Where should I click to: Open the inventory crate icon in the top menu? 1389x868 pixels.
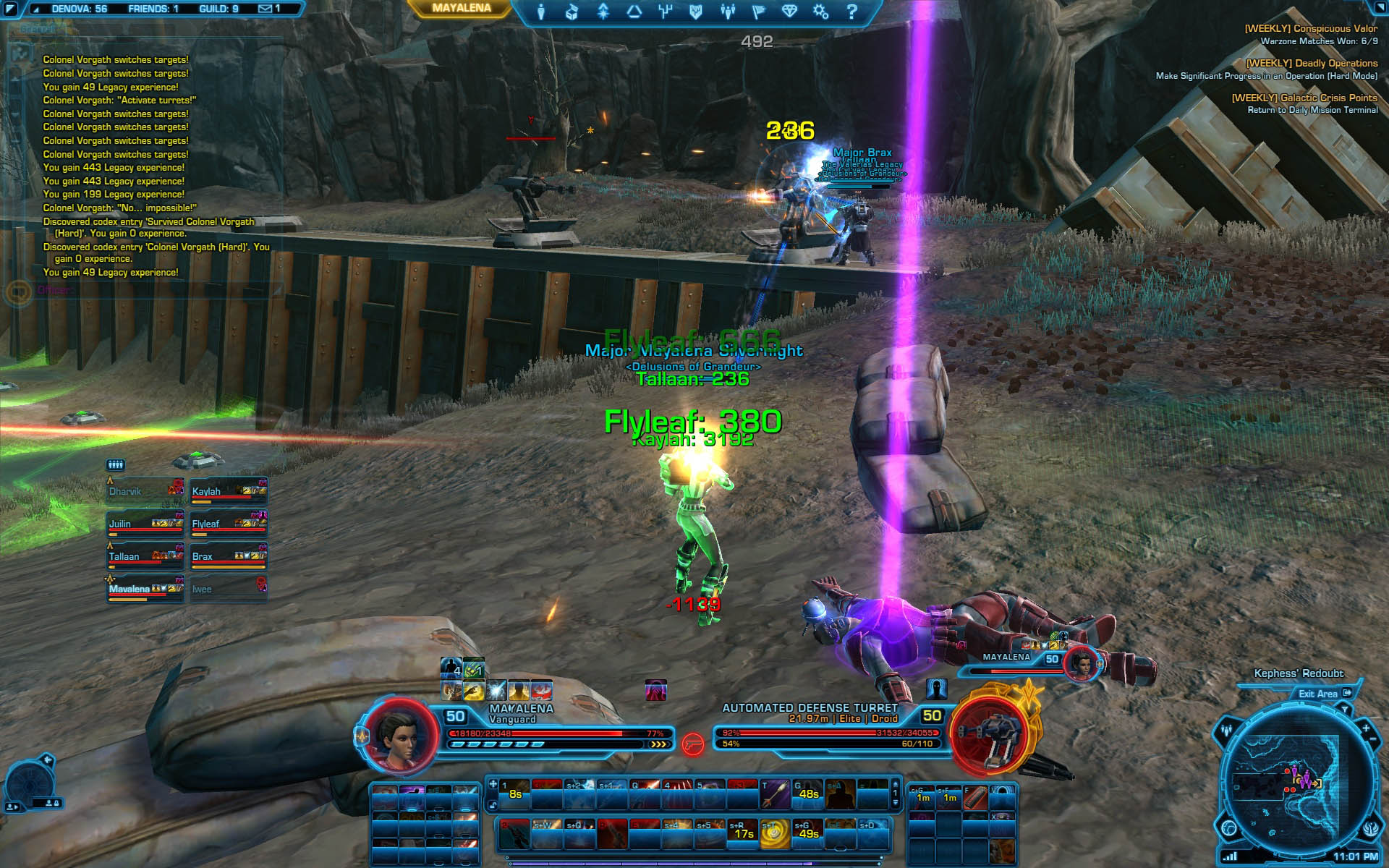coord(572,12)
